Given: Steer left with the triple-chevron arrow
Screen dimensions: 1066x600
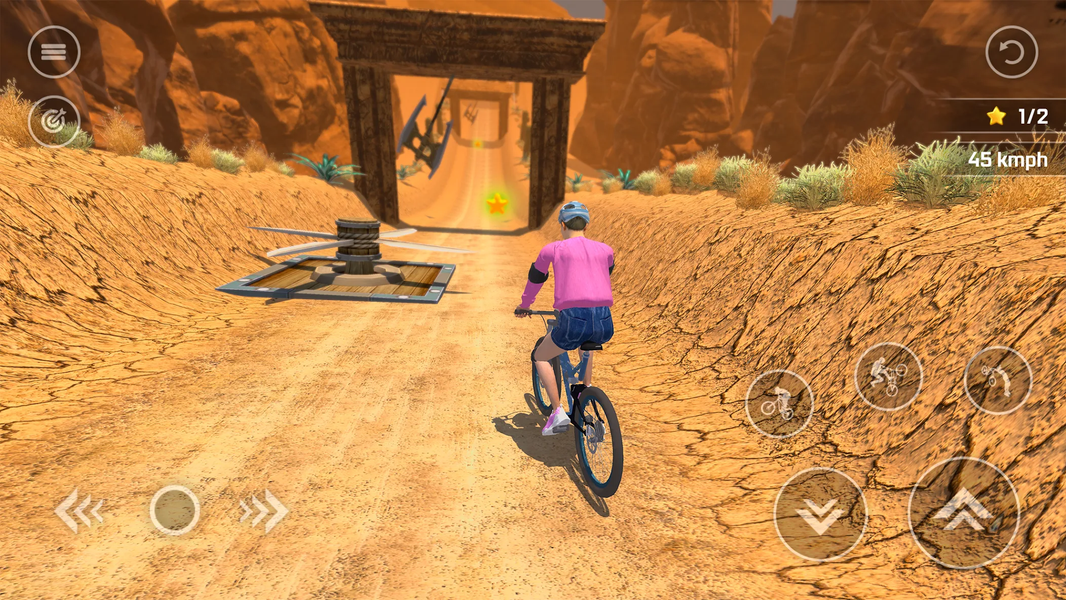Looking at the screenshot, I should click(x=80, y=511).
